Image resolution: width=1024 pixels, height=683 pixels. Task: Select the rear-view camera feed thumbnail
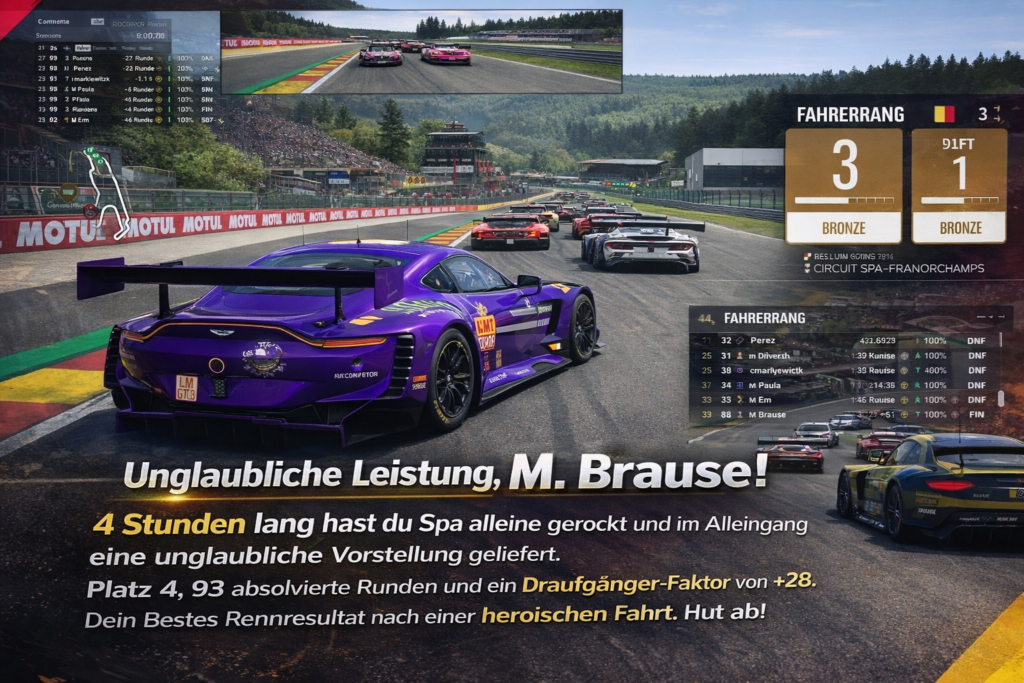coord(421,52)
